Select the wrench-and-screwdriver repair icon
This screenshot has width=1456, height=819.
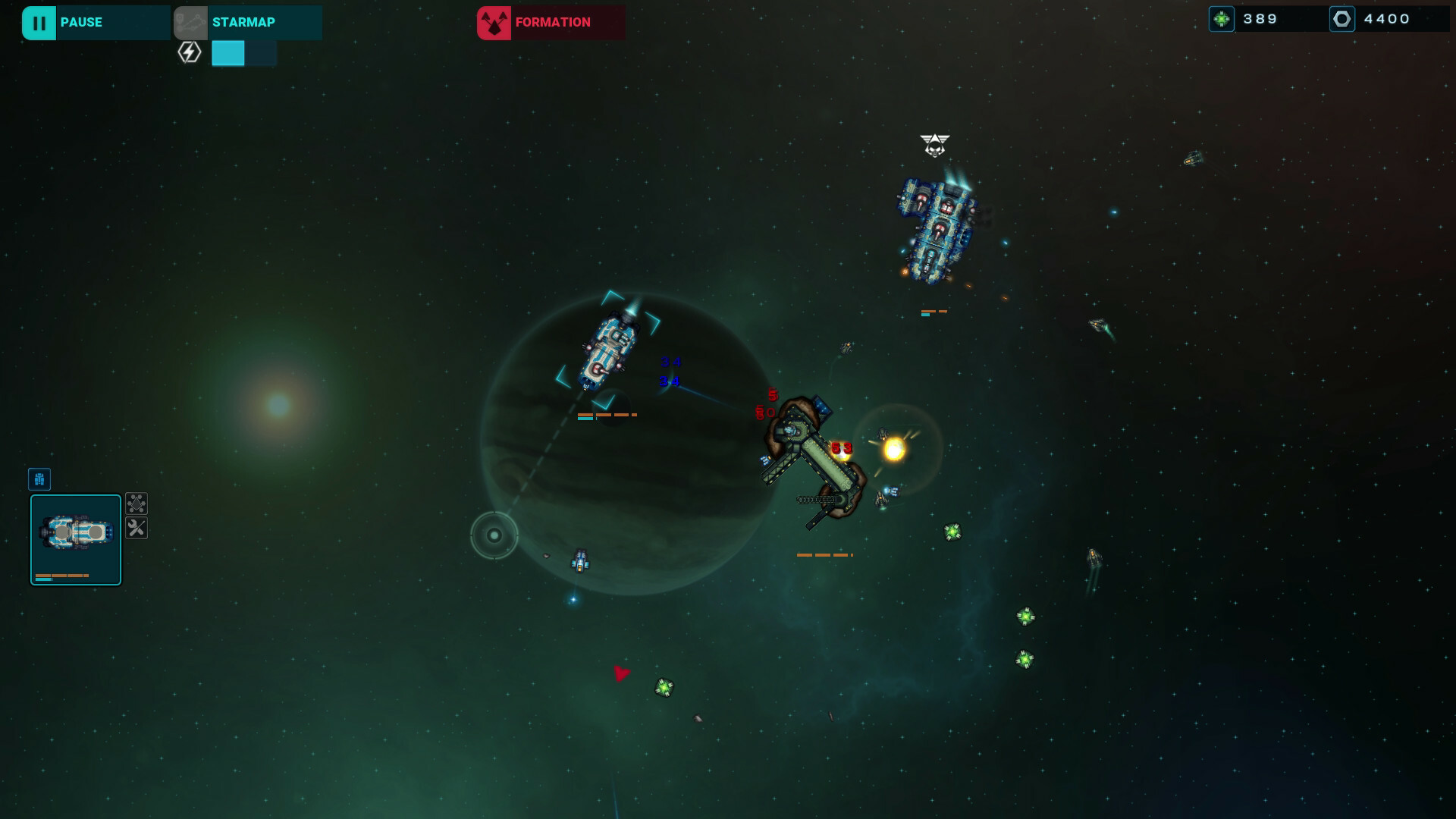click(x=136, y=529)
